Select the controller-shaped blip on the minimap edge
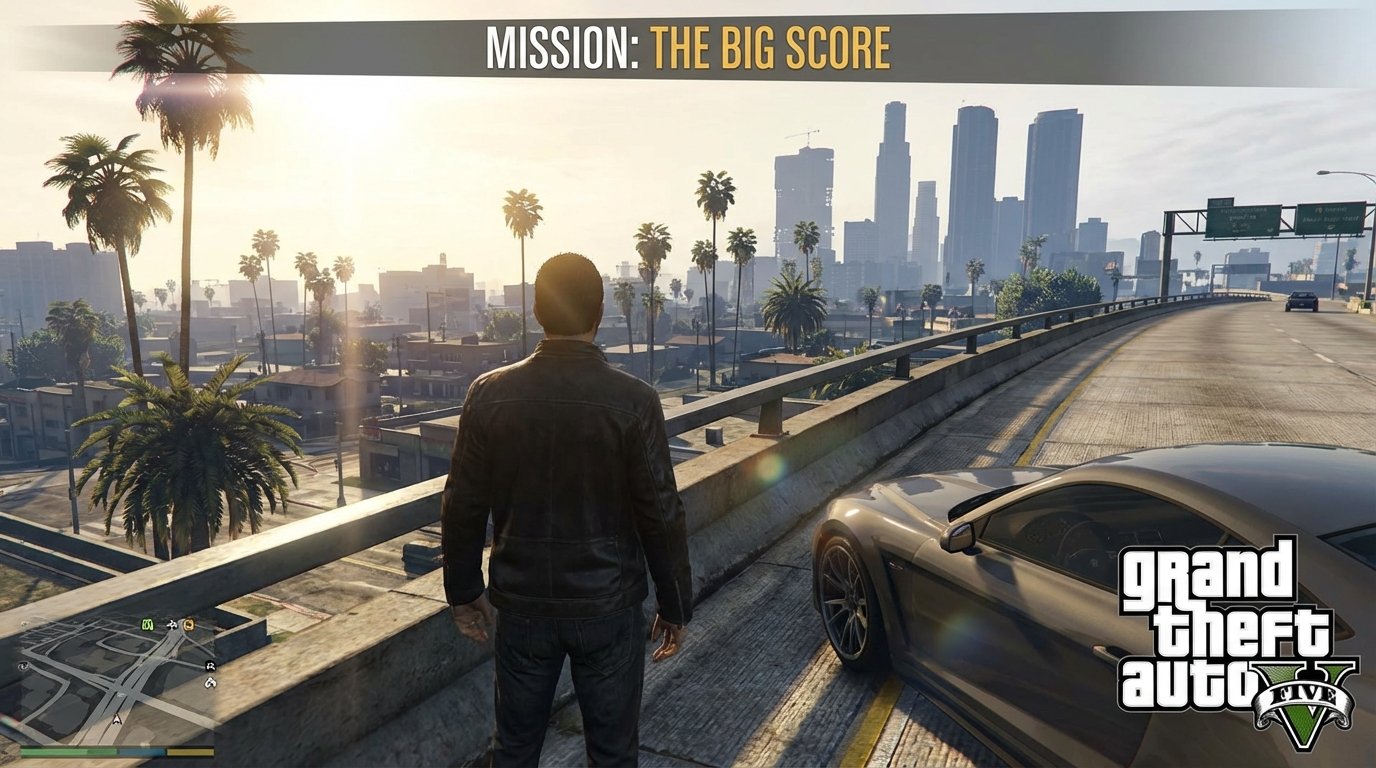 211,683
